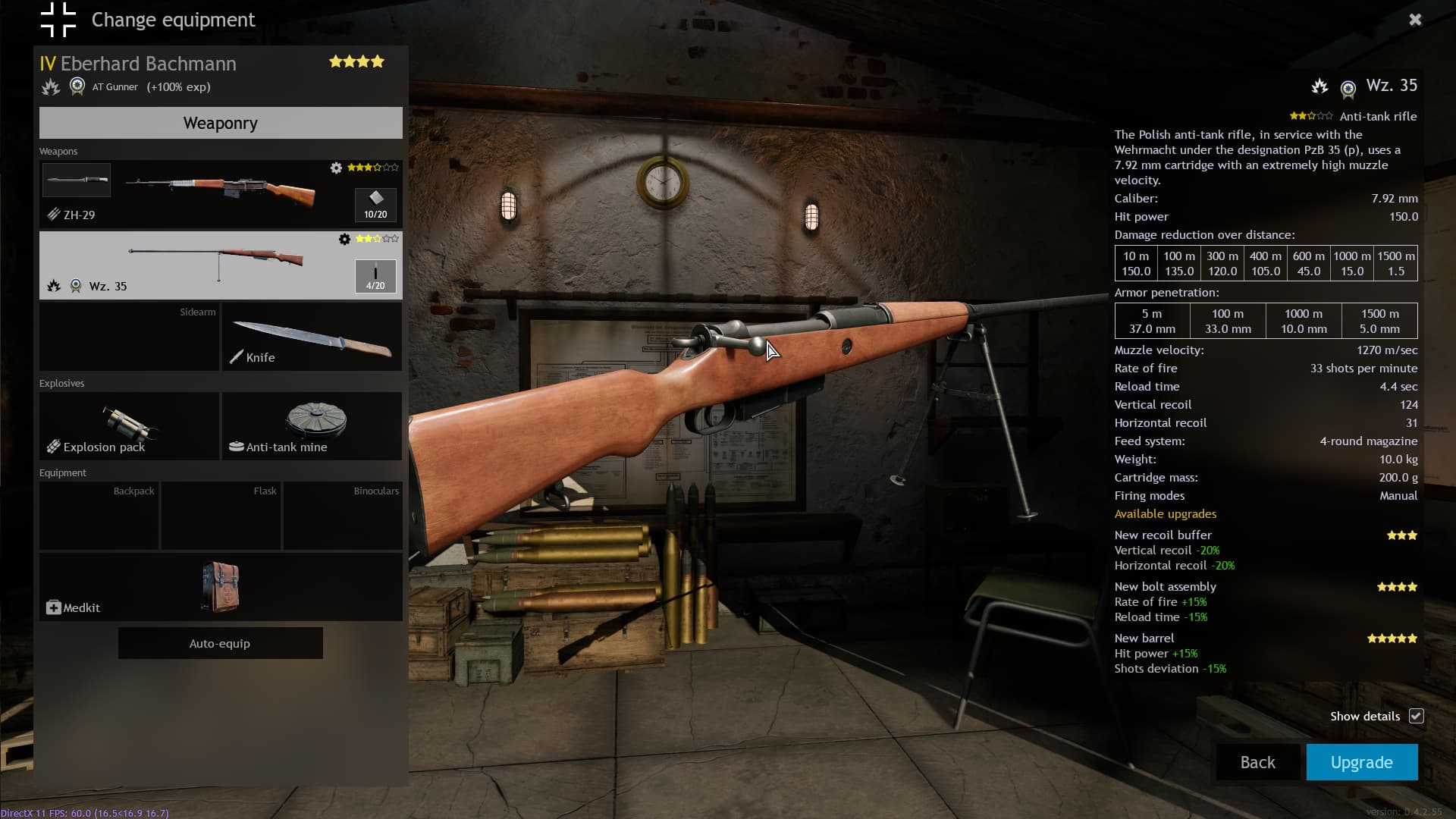Image resolution: width=1456 pixels, height=819 pixels.
Task: Click the Auto-equip button
Action: (x=220, y=643)
